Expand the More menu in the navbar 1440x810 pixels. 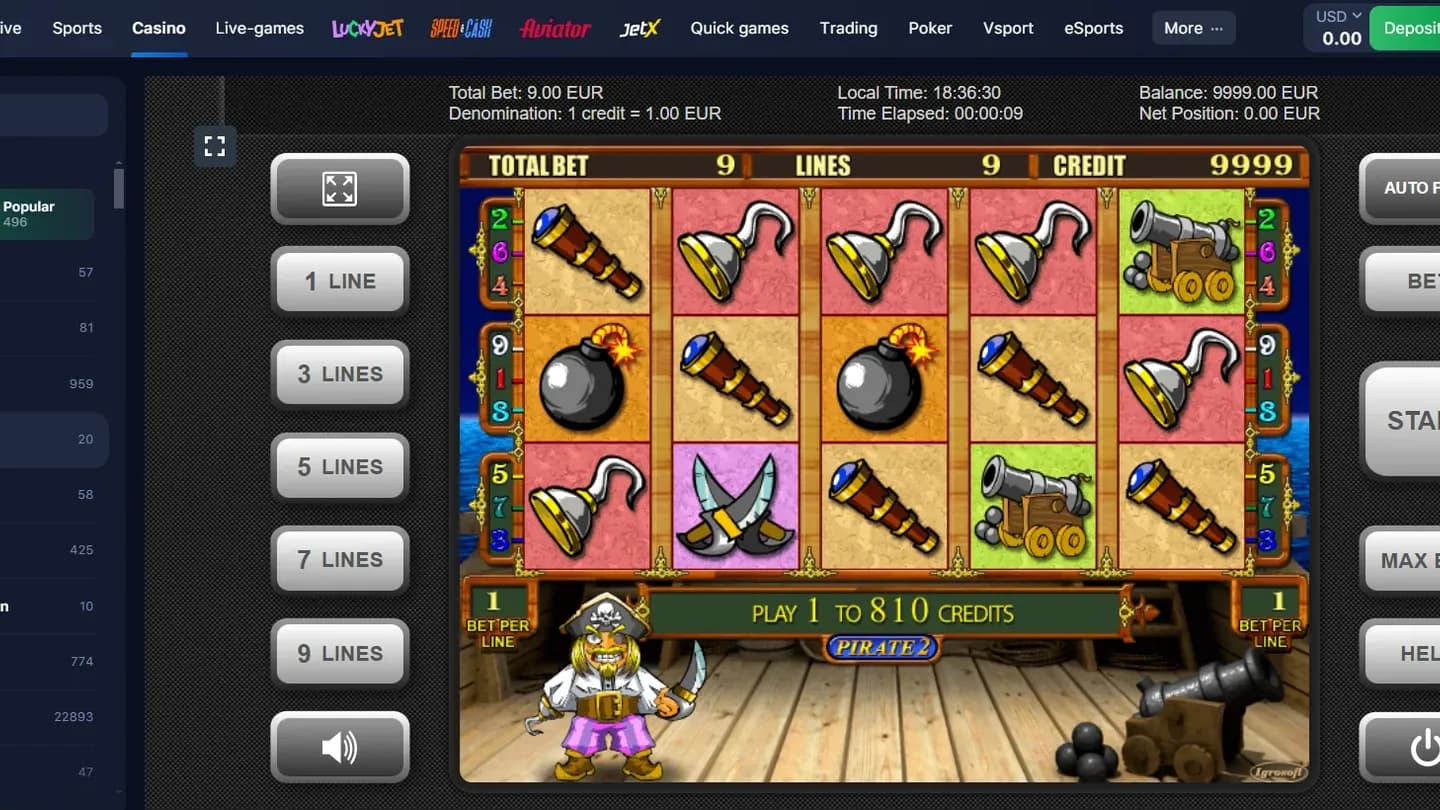pyautogui.click(x=1193, y=28)
